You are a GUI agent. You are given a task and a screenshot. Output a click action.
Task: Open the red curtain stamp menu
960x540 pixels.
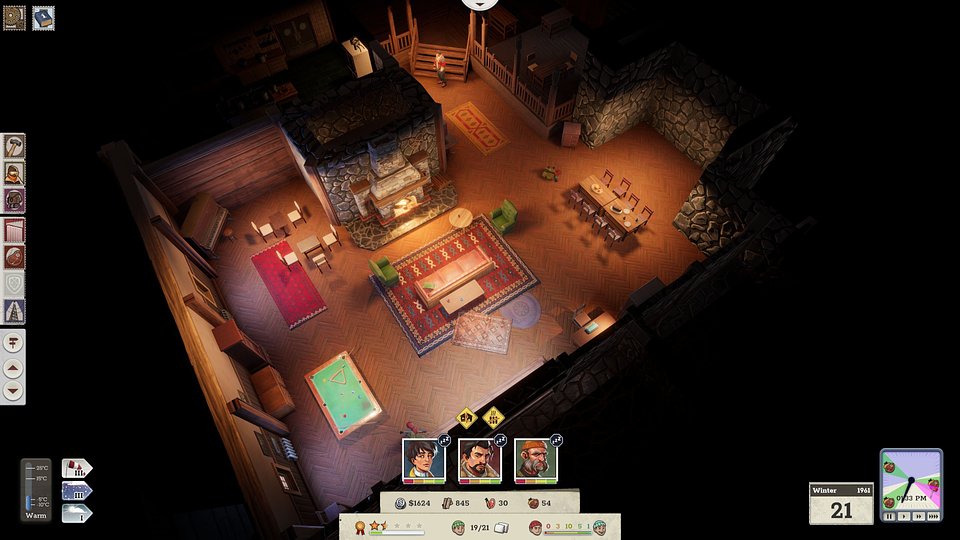click(x=14, y=230)
